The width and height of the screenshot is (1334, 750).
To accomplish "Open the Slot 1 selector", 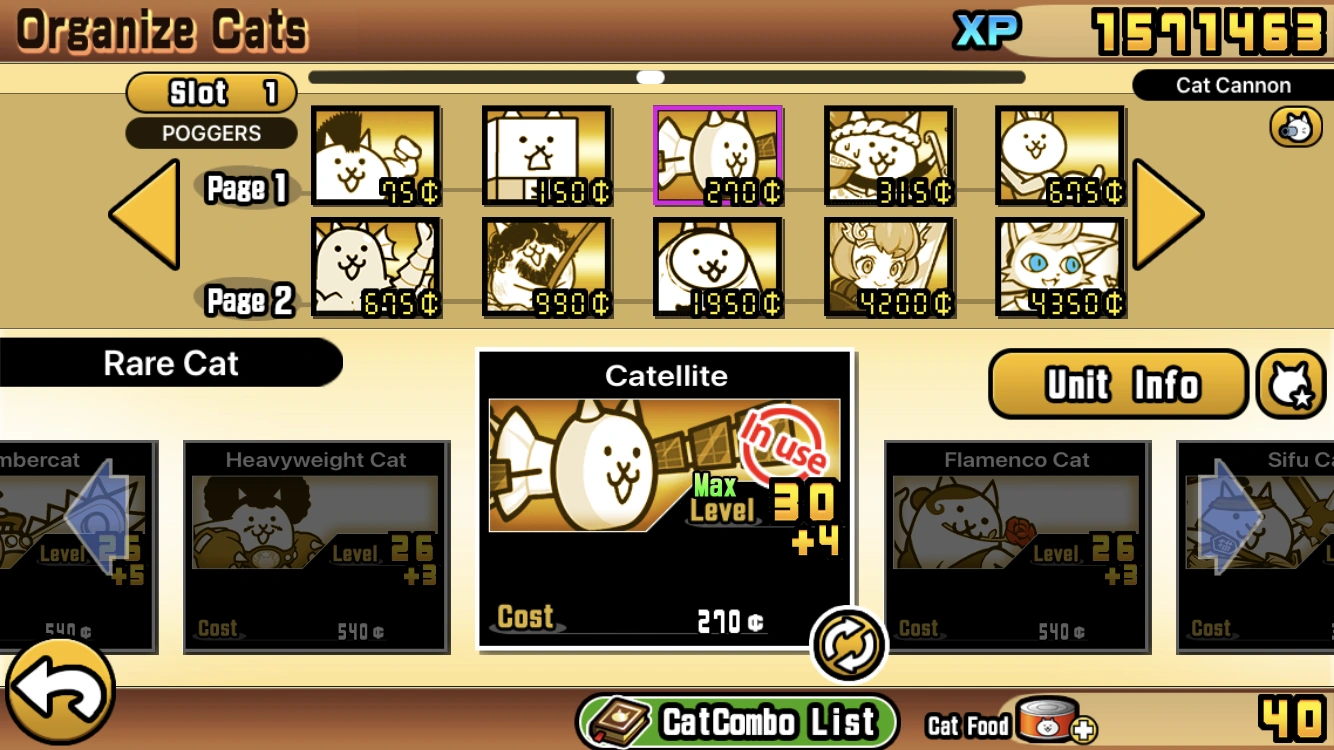I will [x=210, y=92].
